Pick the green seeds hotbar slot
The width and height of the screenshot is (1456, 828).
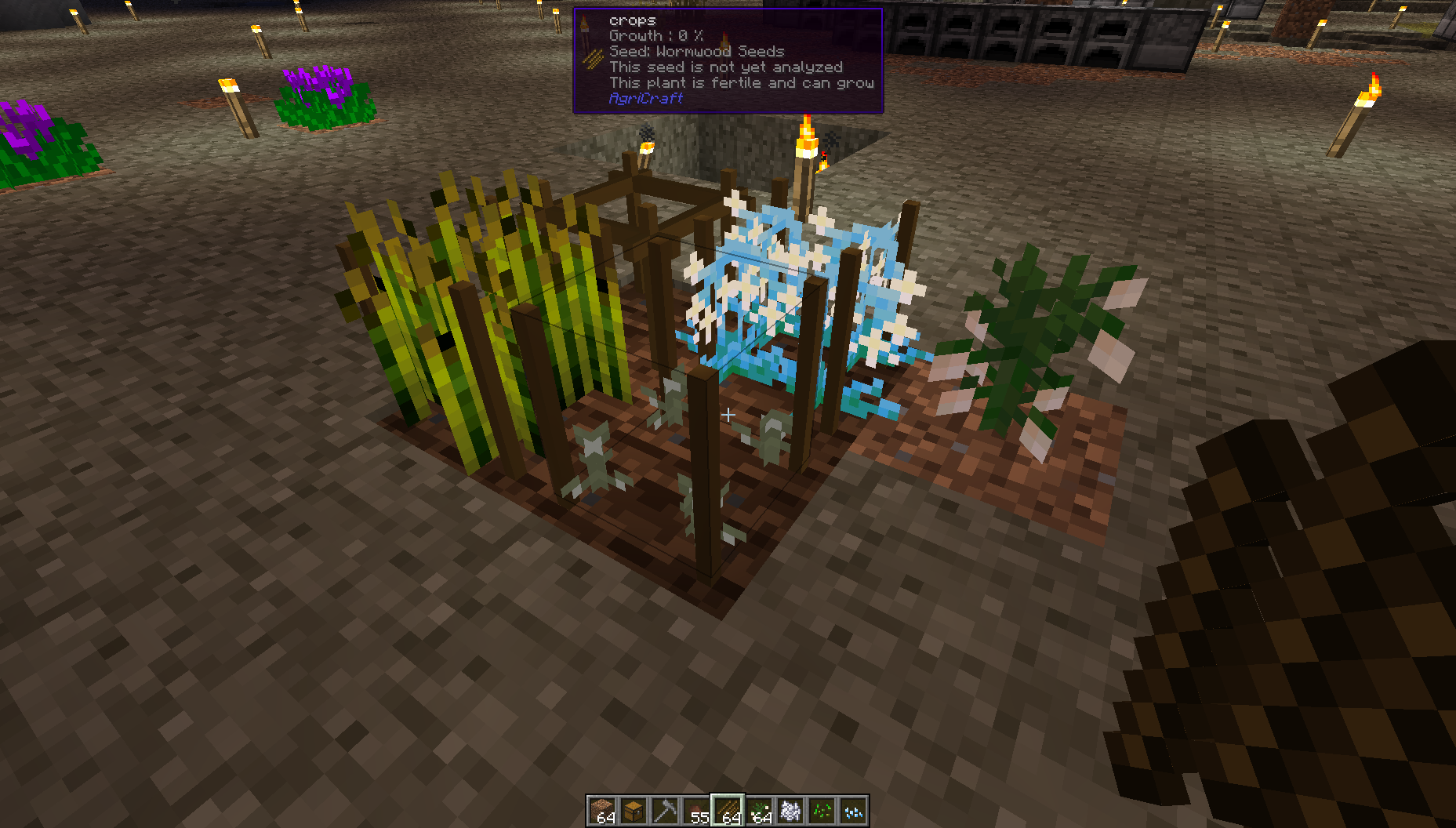[822, 811]
